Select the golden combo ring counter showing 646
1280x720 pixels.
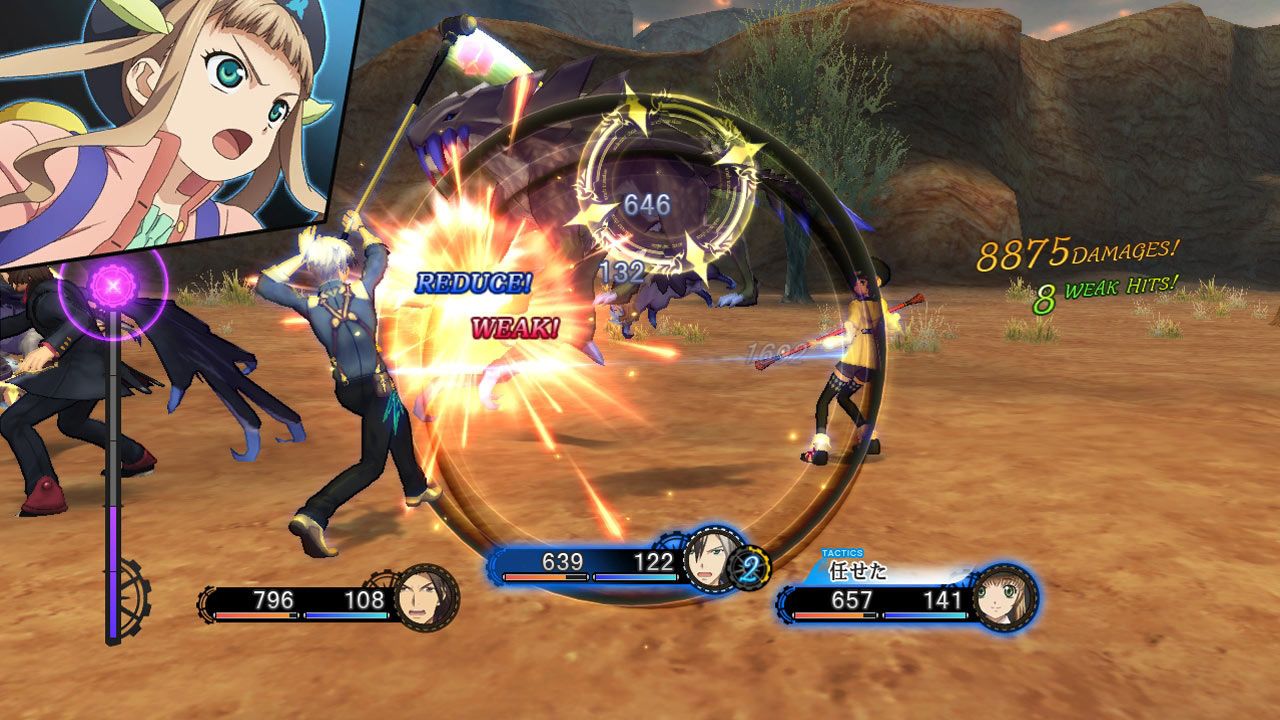651,202
